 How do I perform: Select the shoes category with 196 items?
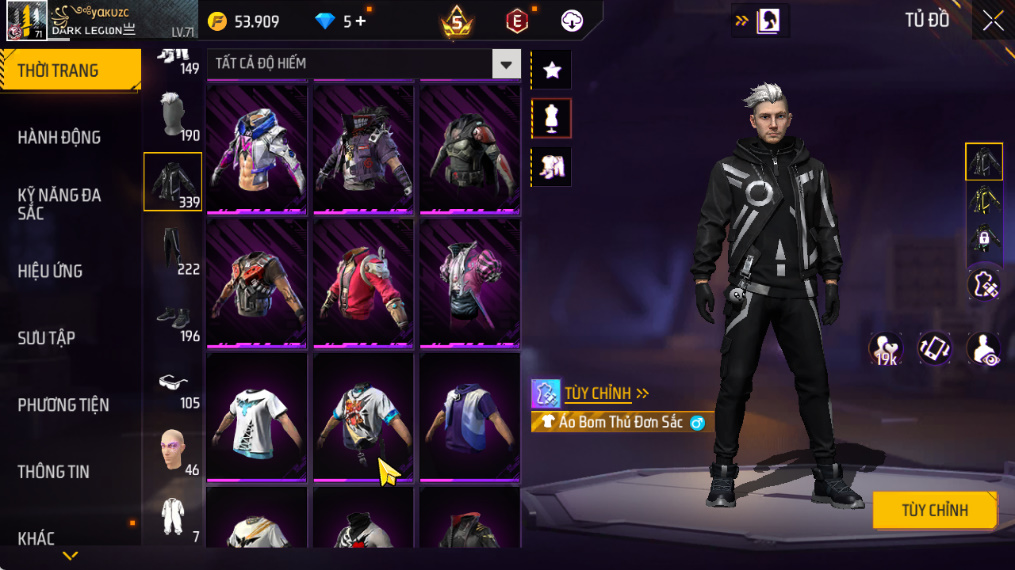172,317
